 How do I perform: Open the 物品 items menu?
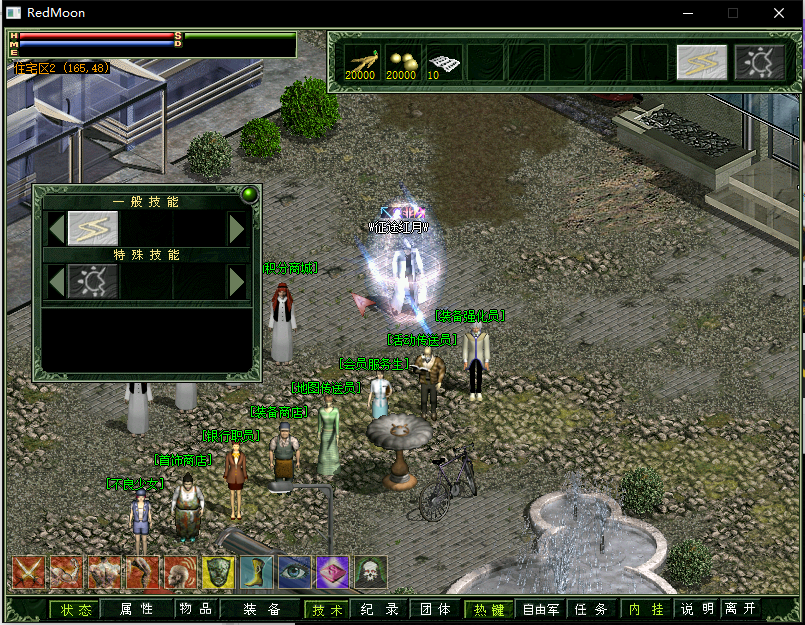(x=194, y=609)
